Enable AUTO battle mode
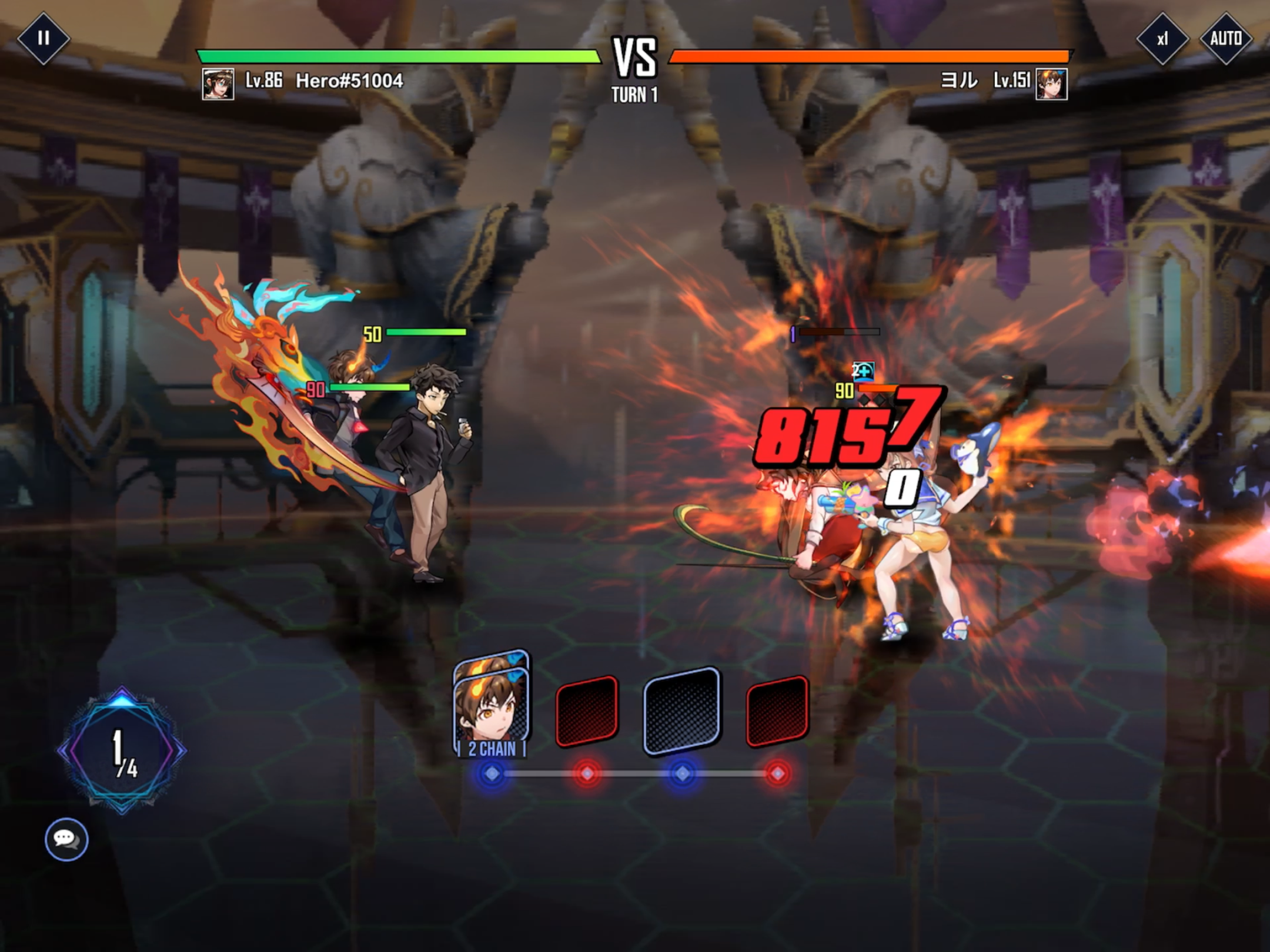 click(x=1226, y=39)
